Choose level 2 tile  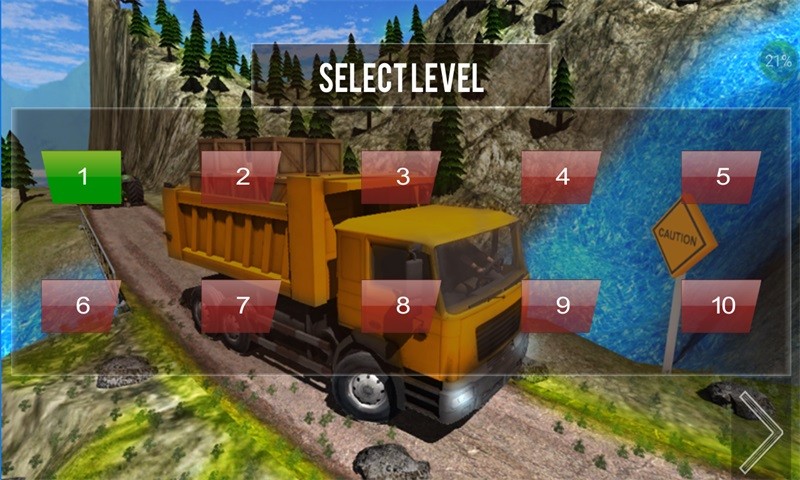click(242, 177)
